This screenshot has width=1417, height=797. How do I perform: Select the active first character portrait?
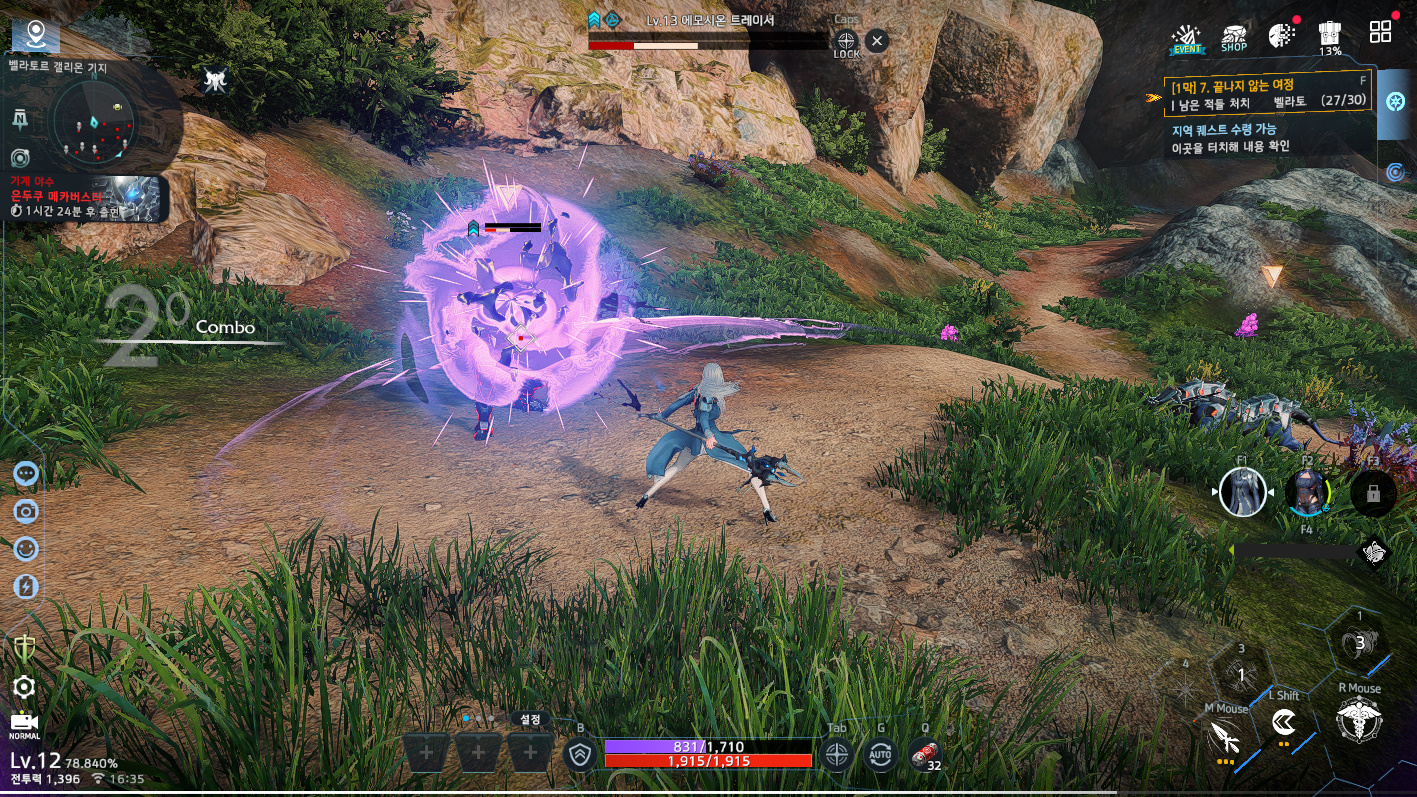[x=1243, y=492]
